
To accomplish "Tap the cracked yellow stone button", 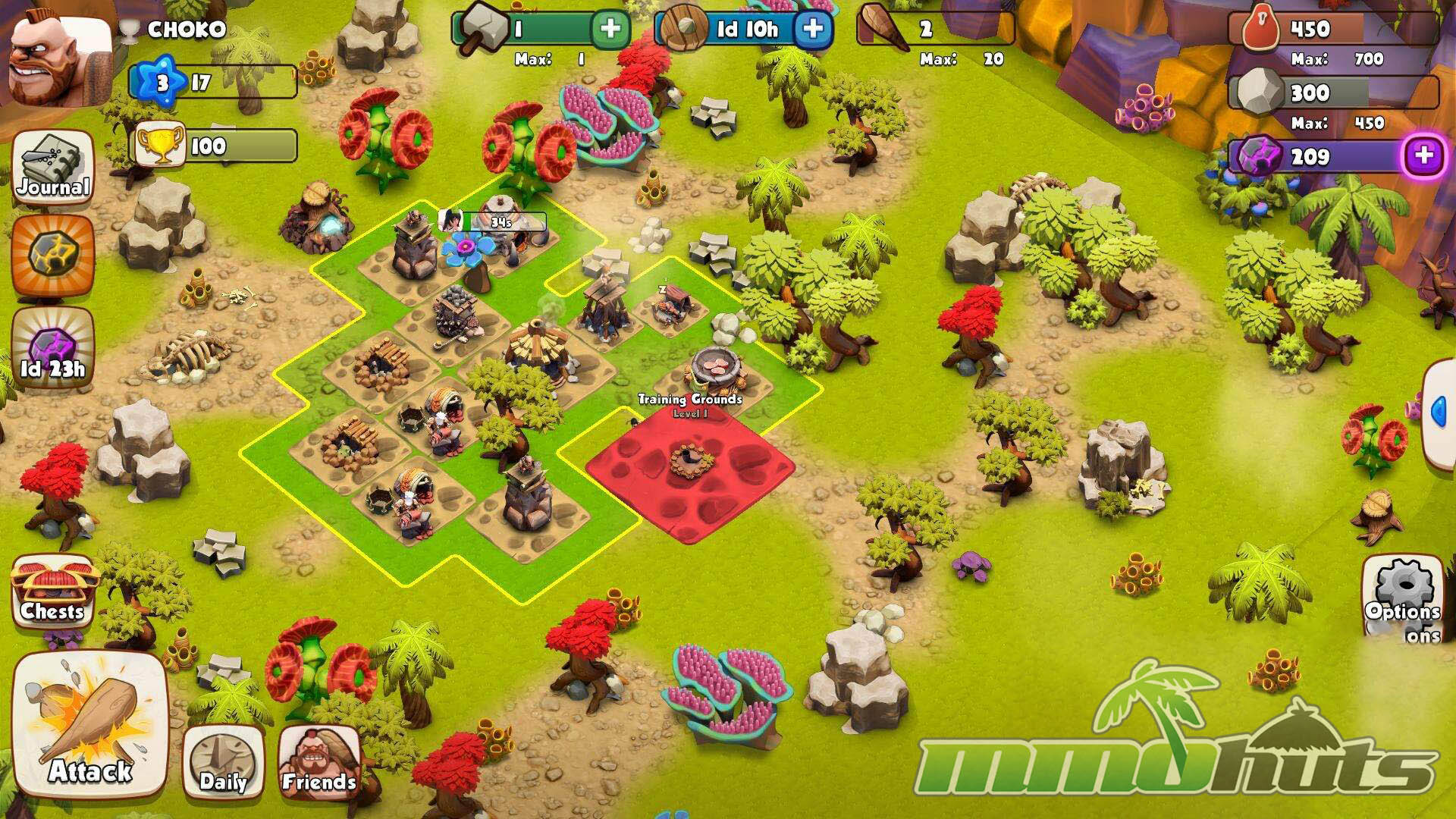I will (53, 255).
